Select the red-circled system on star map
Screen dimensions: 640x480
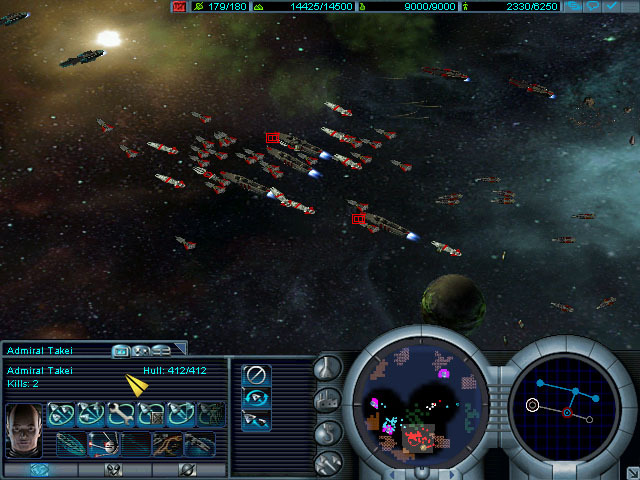click(x=567, y=412)
